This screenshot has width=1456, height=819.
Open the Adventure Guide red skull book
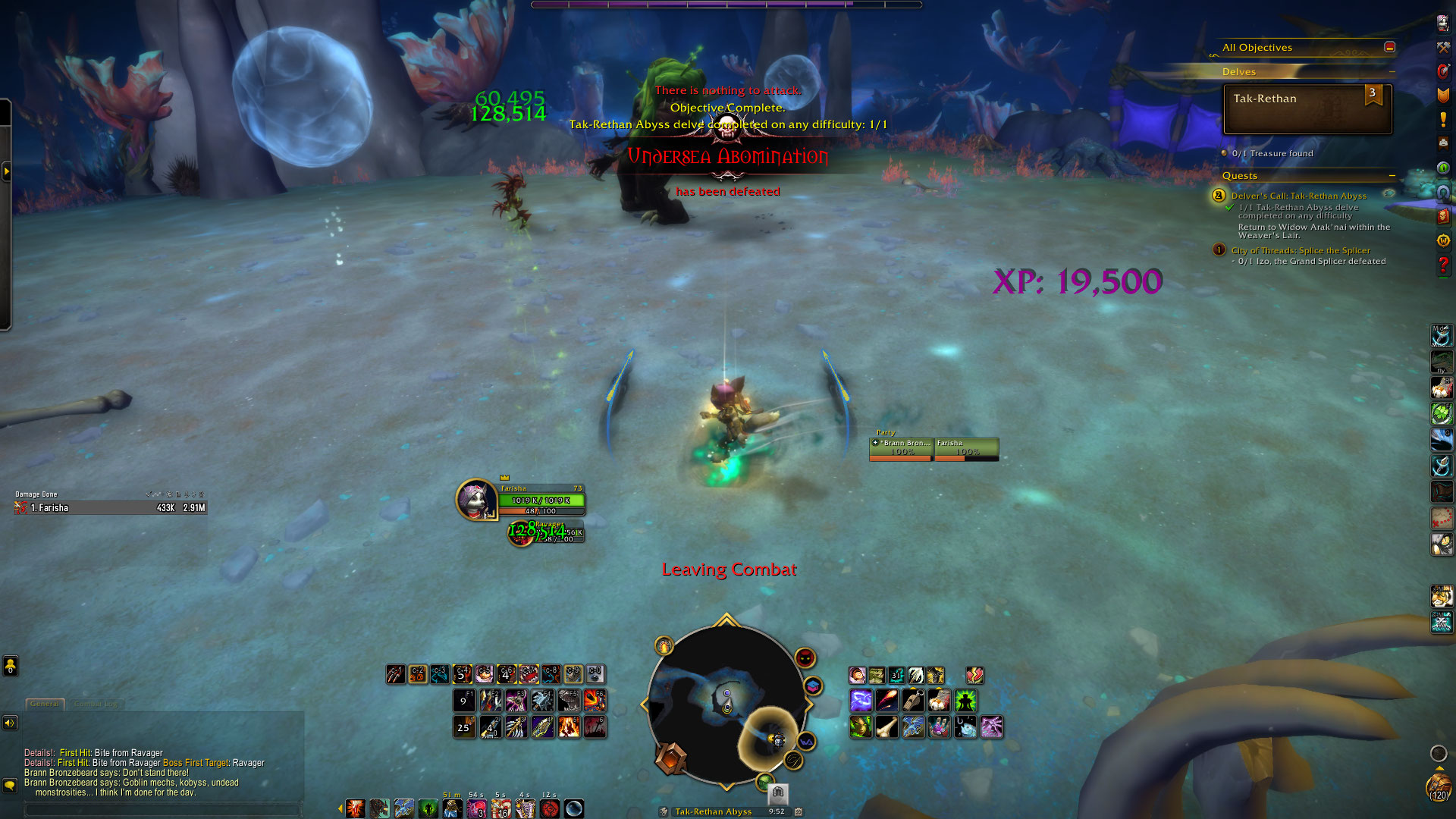[1442, 217]
